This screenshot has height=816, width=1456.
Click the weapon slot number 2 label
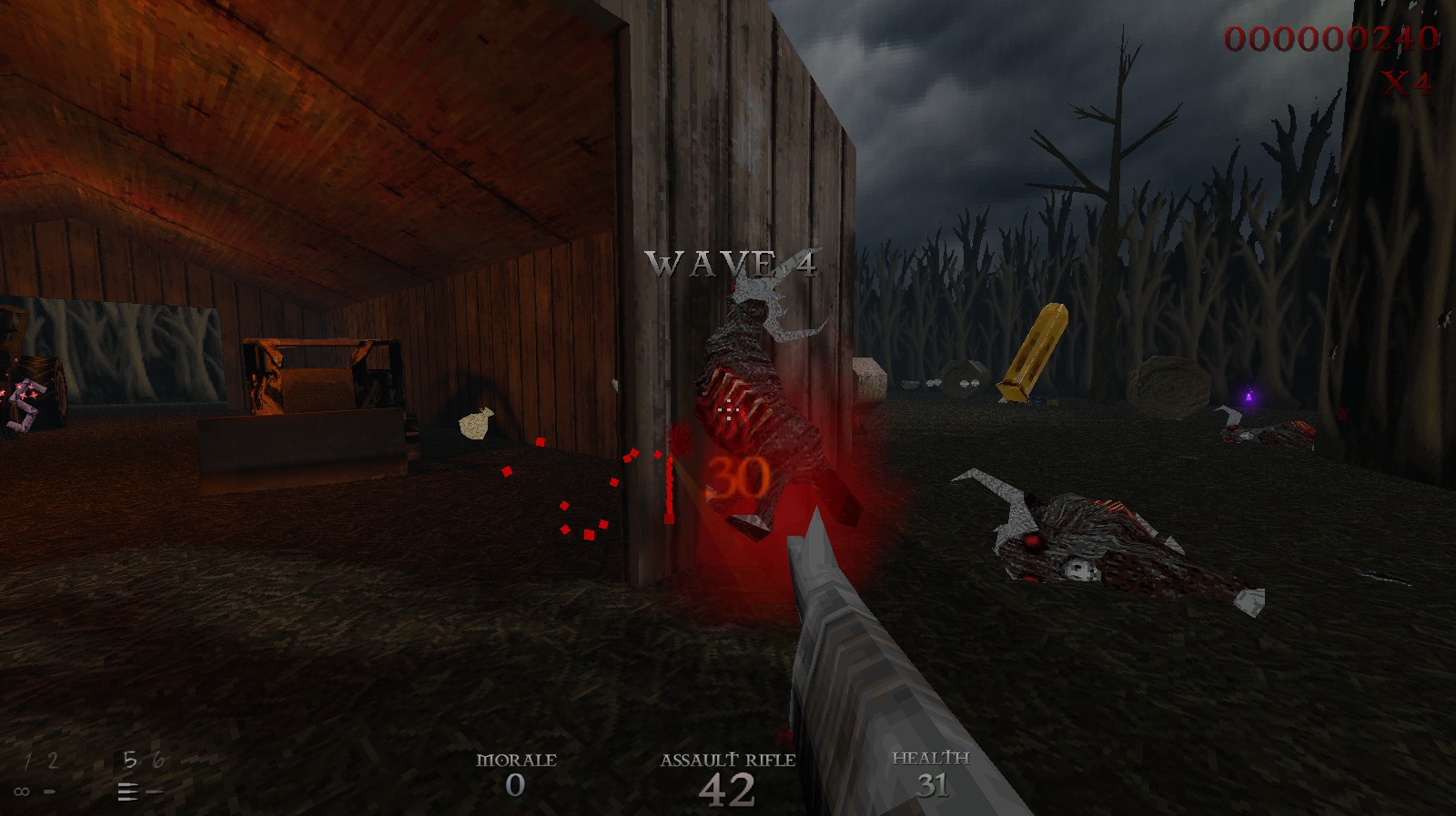53,760
